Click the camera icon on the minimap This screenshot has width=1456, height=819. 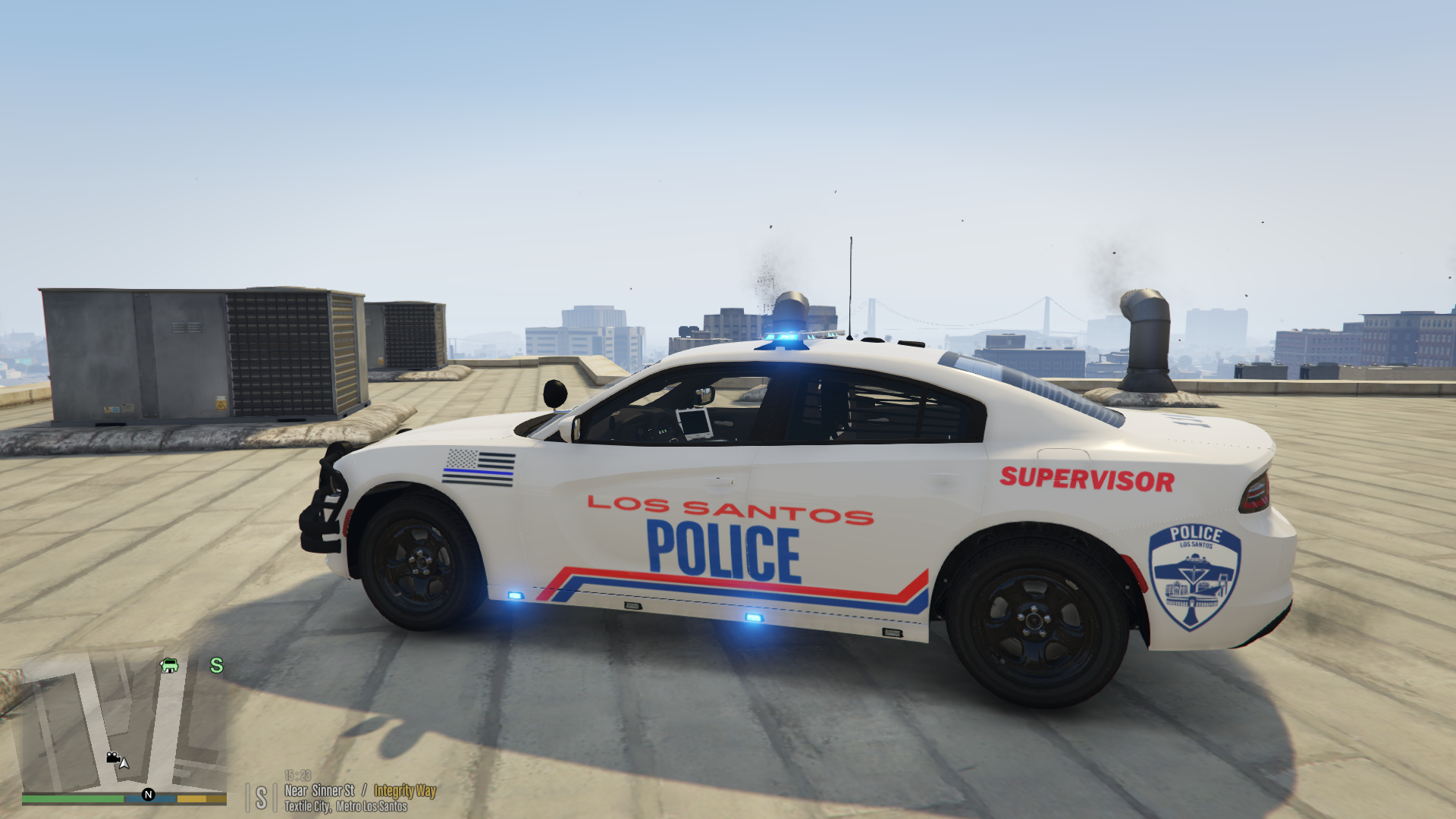click(x=112, y=757)
